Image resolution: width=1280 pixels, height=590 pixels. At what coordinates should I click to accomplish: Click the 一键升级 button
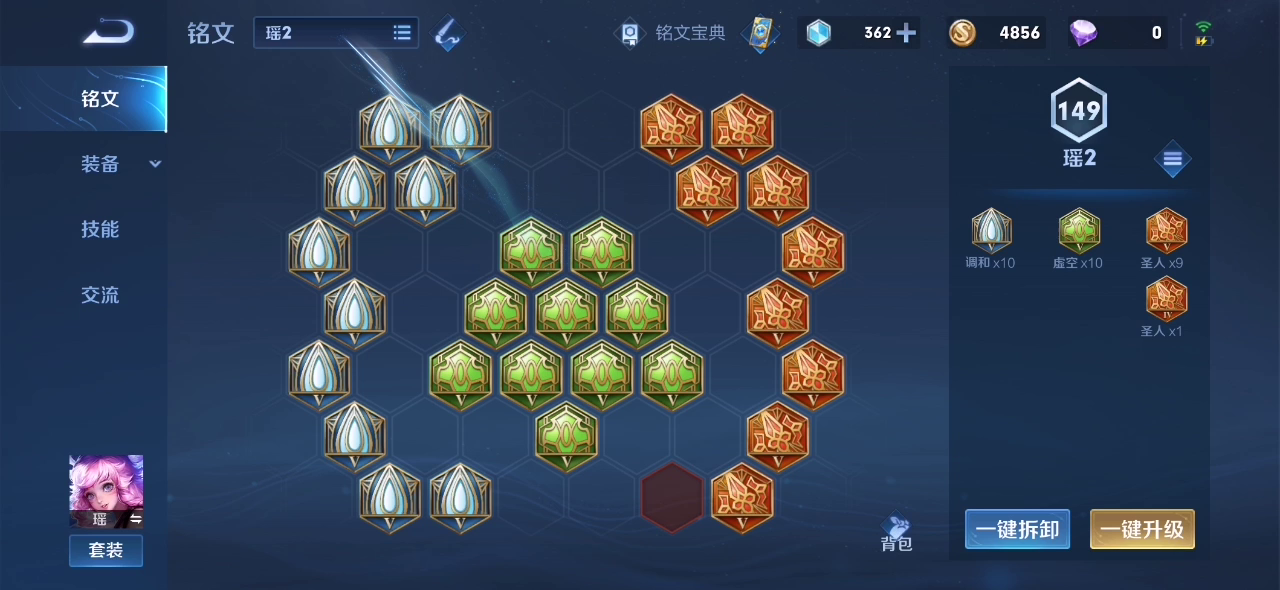pos(1142,529)
